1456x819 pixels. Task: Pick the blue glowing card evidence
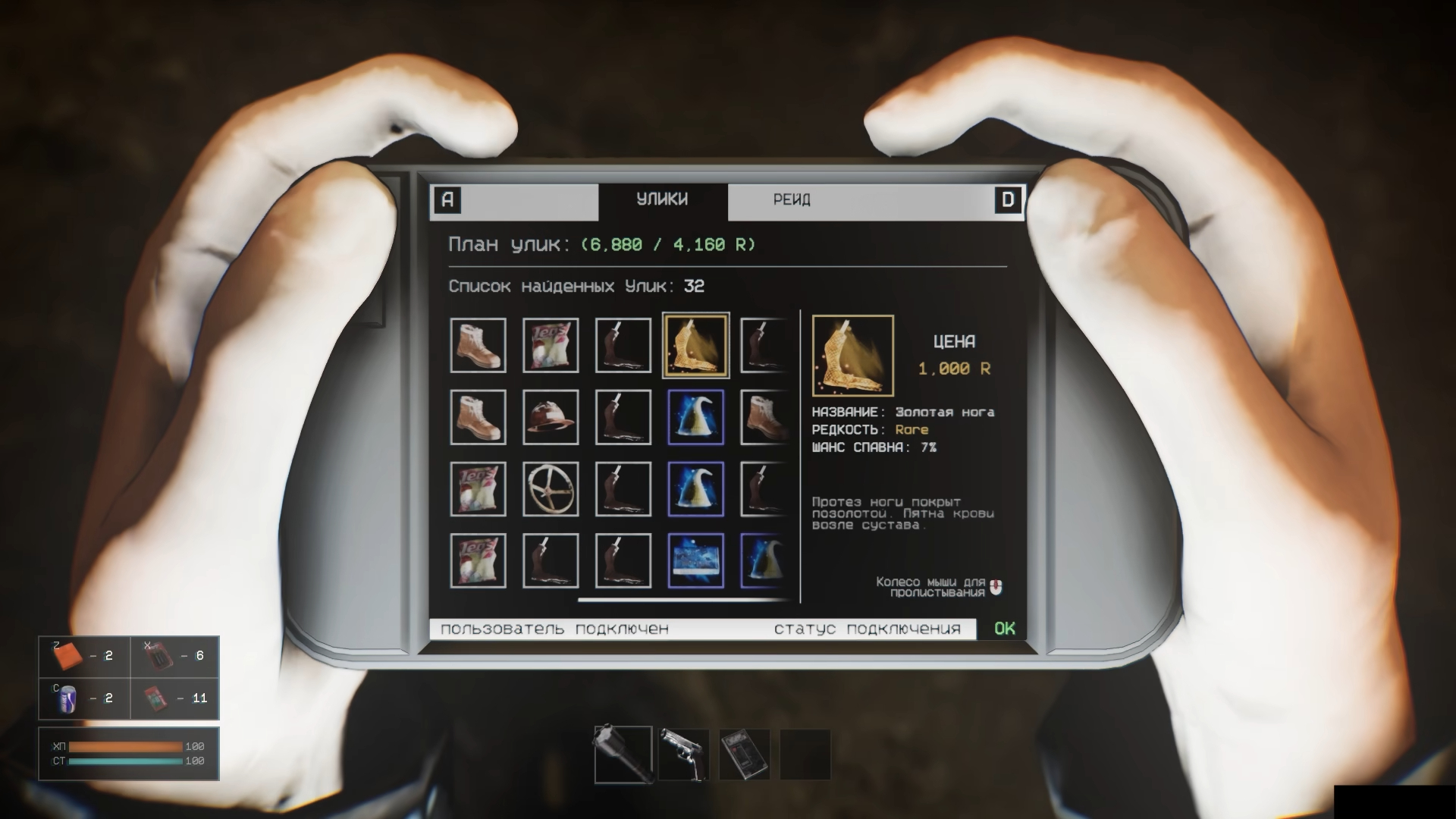pyautogui.click(x=695, y=561)
